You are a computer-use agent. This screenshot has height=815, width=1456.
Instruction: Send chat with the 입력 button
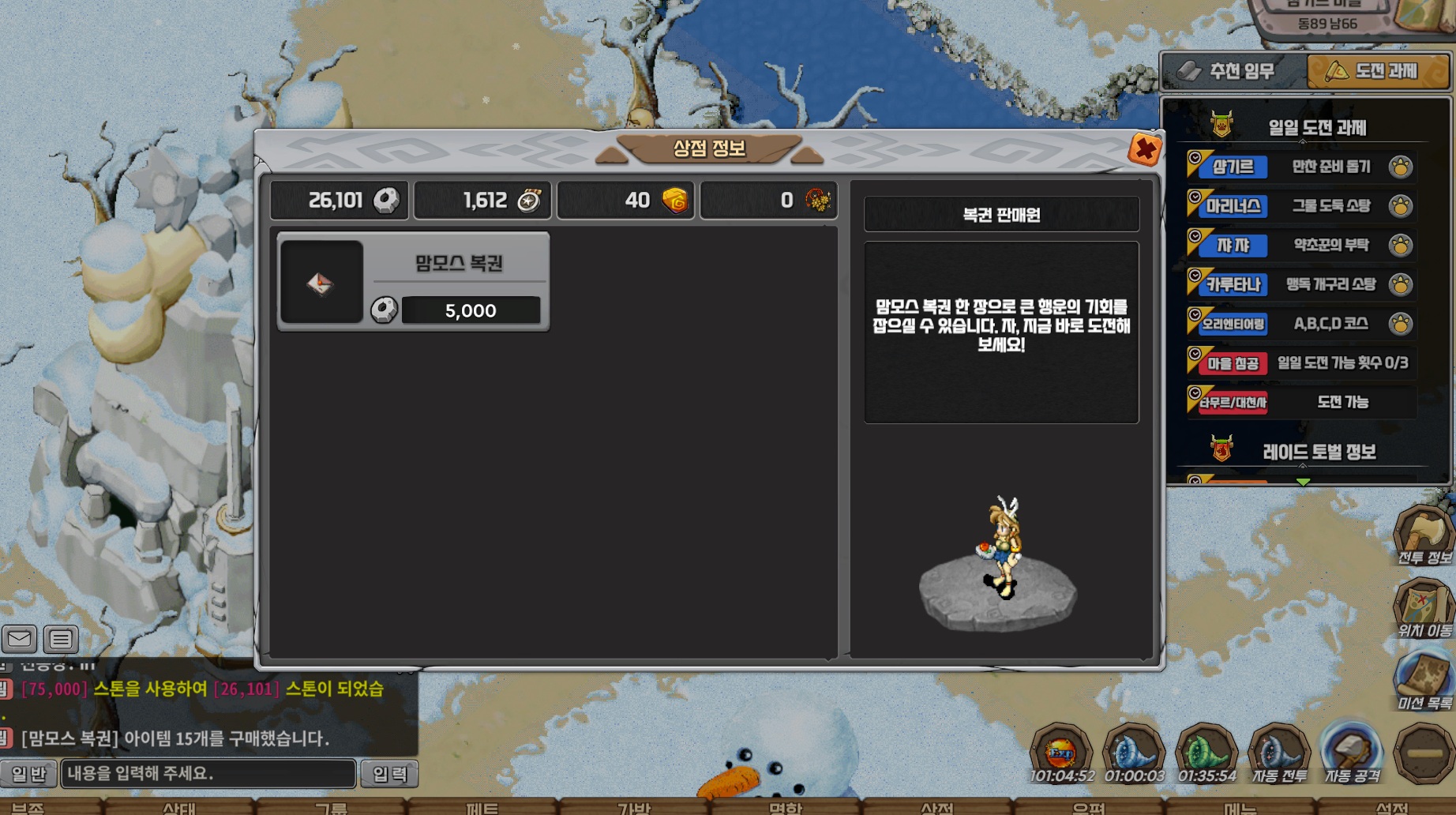click(x=389, y=774)
